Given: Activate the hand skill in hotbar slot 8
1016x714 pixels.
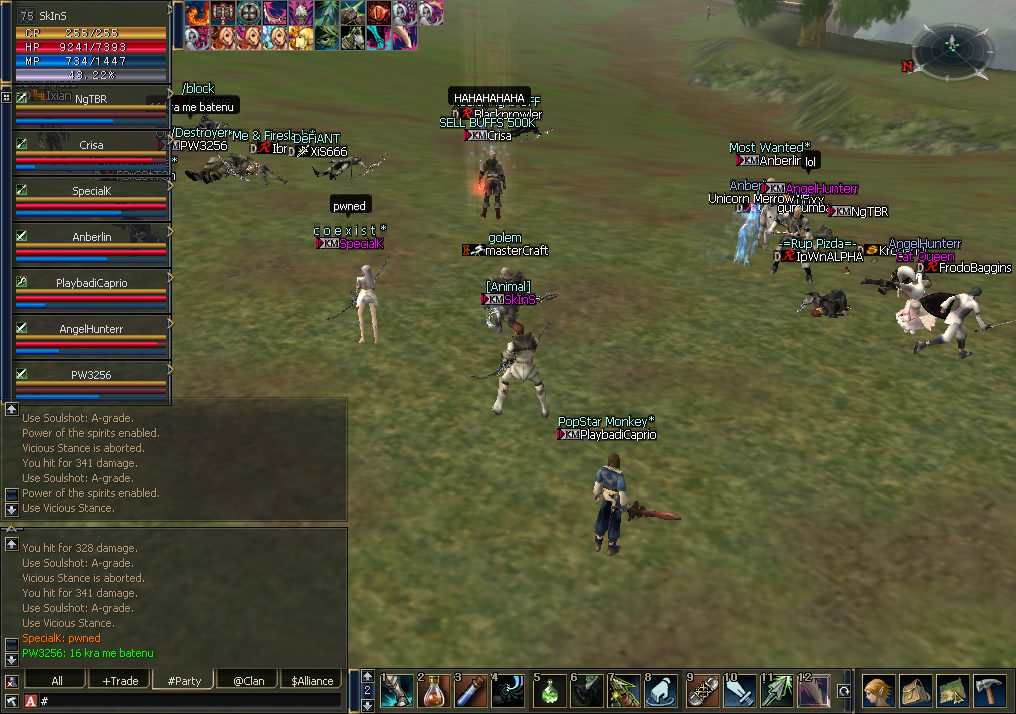Looking at the screenshot, I should click(662, 691).
